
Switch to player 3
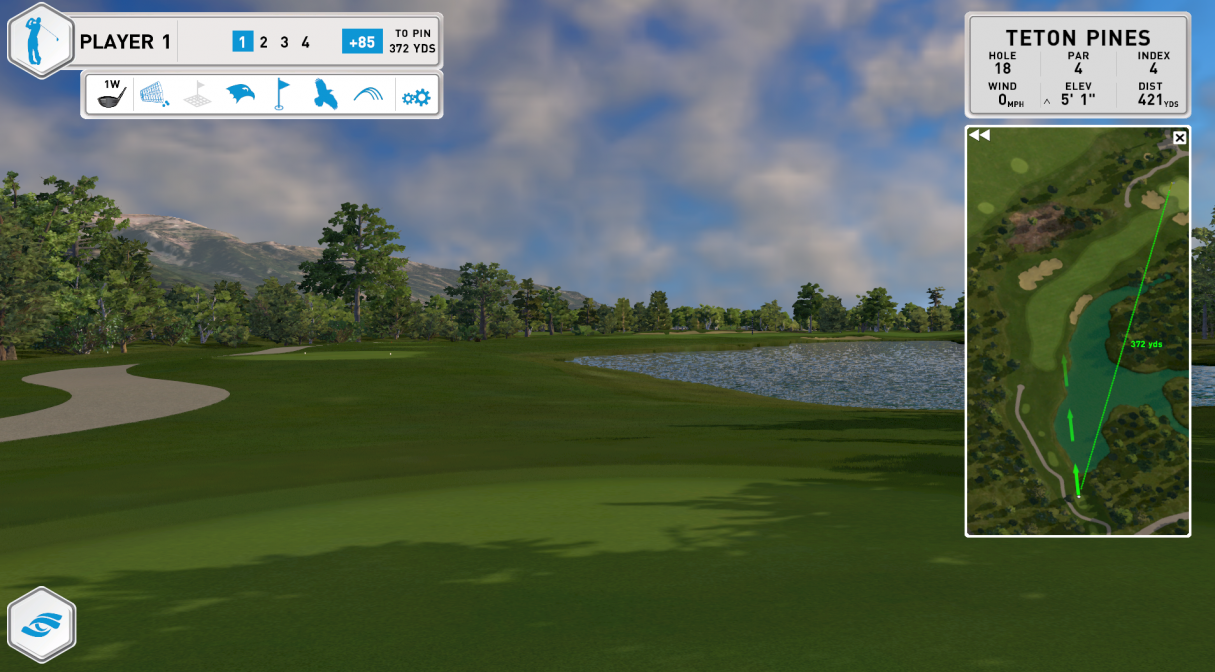coord(284,42)
